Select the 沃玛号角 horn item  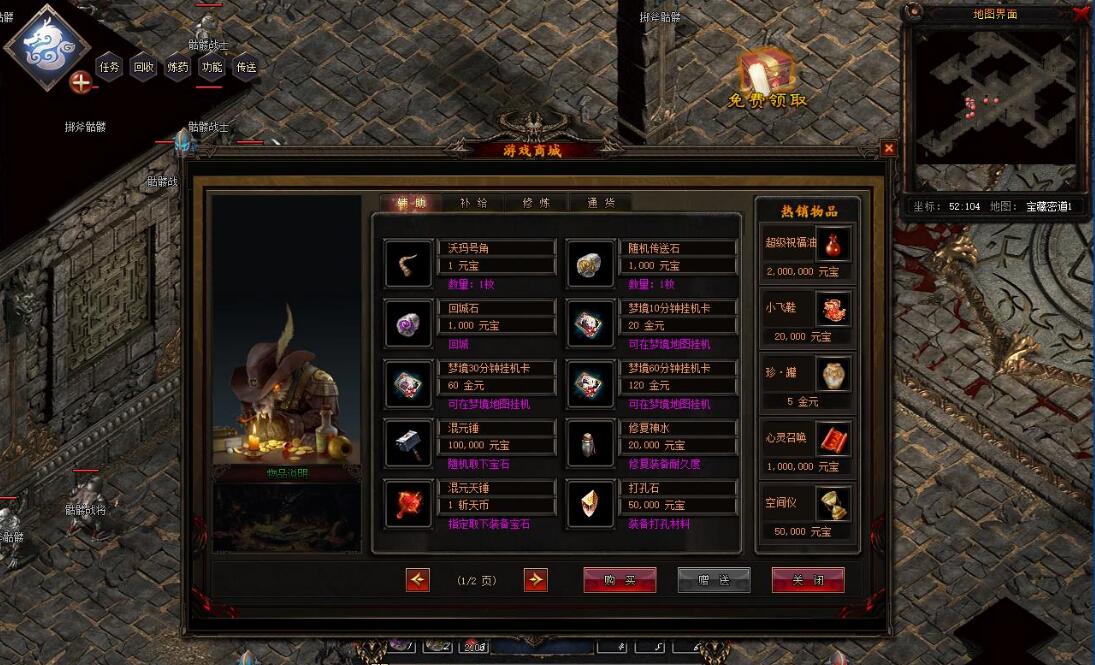click(408, 264)
